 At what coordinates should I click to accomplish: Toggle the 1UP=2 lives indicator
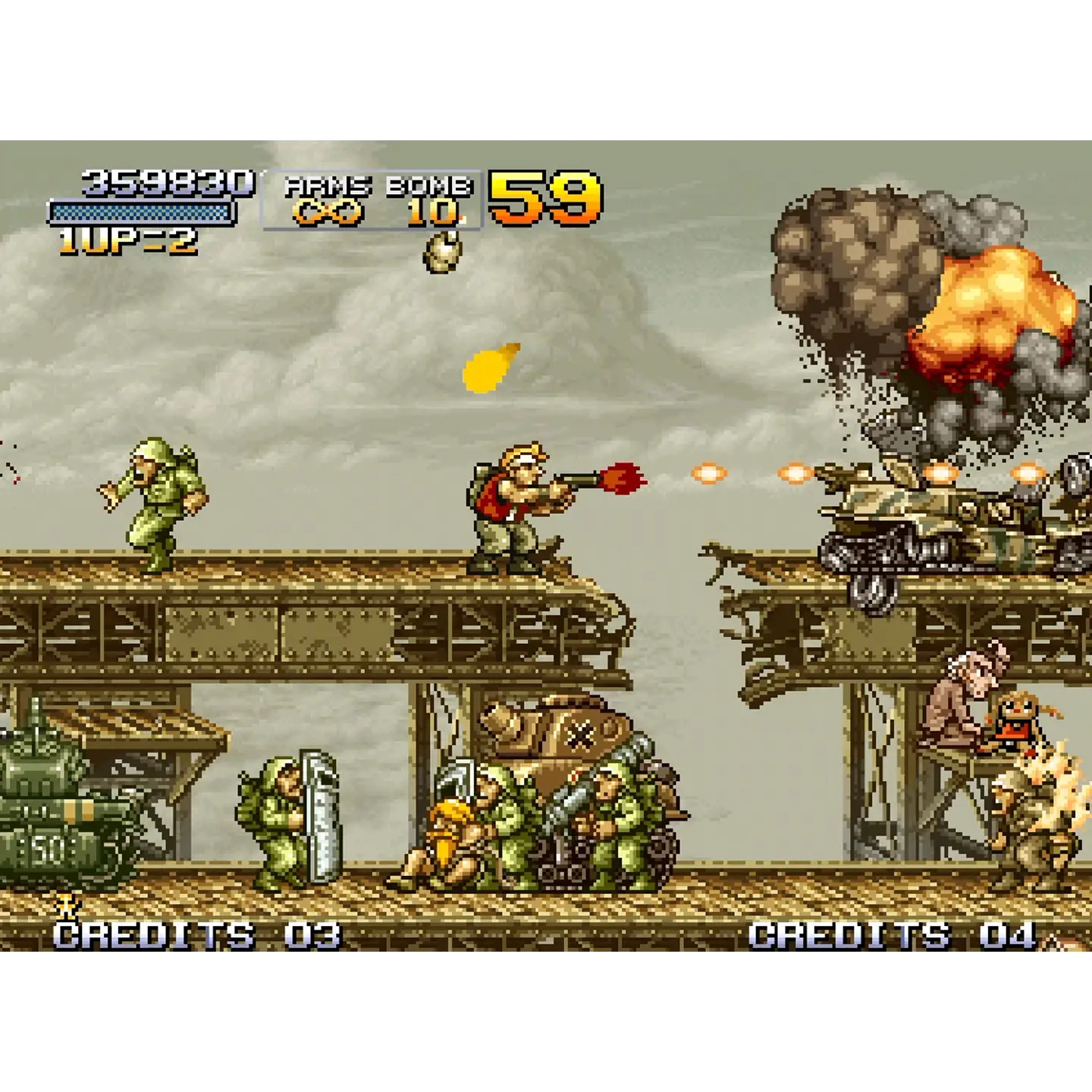click(x=129, y=241)
